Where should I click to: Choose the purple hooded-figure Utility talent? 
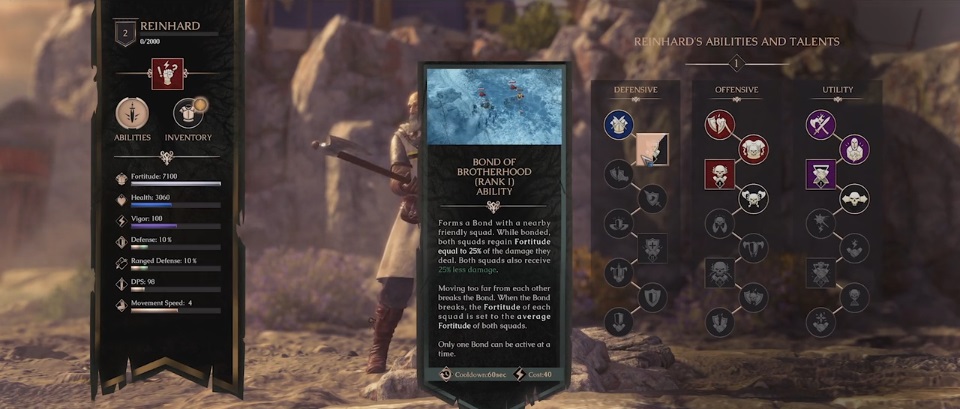coord(853,149)
